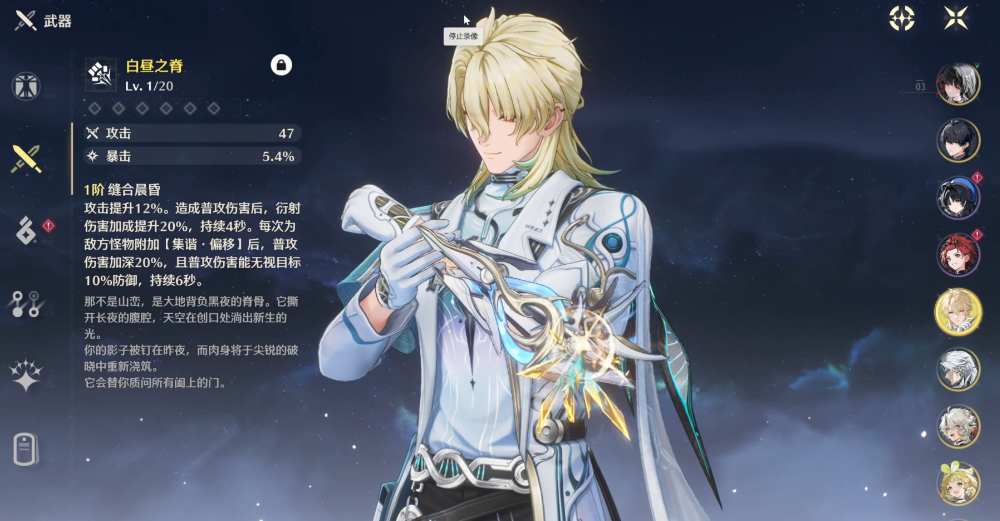Select the blonde character with green sprout
1000x521 pixels.
click(957, 484)
